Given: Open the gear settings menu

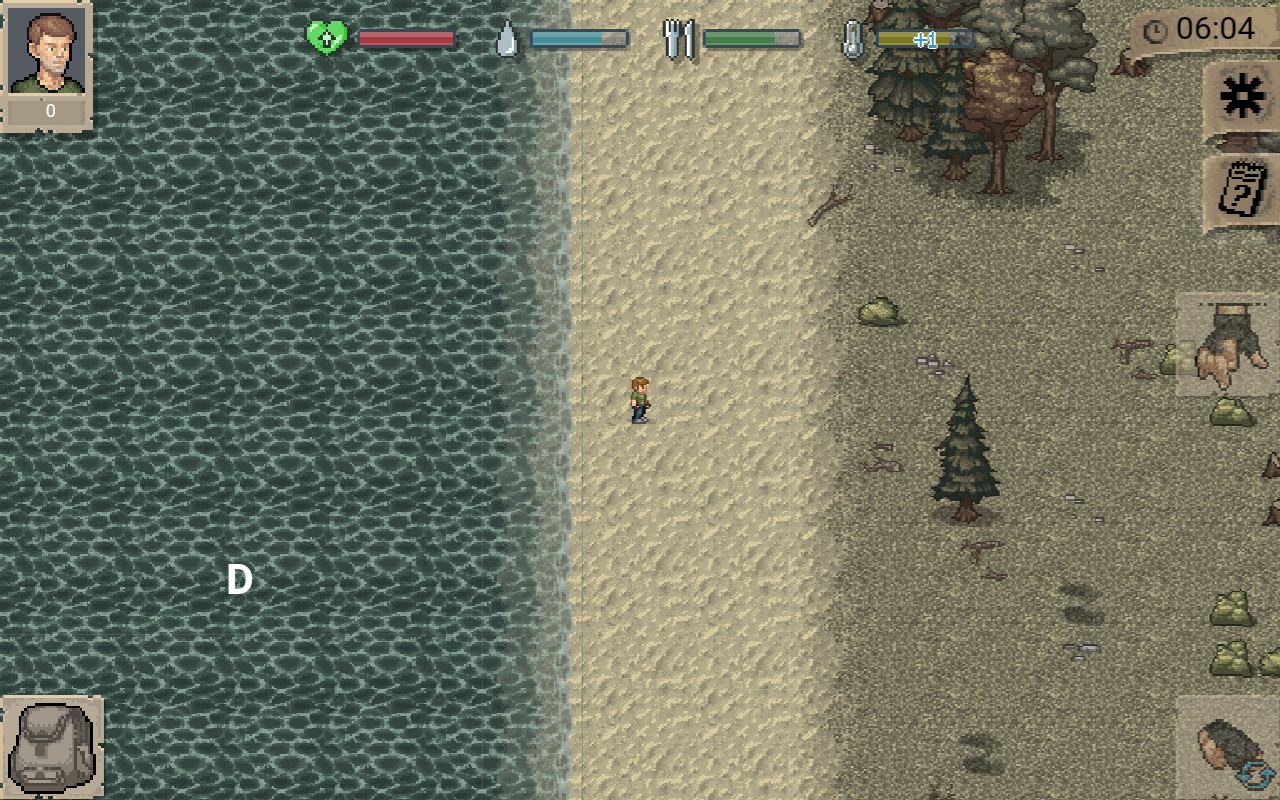Looking at the screenshot, I should pos(1242,97).
